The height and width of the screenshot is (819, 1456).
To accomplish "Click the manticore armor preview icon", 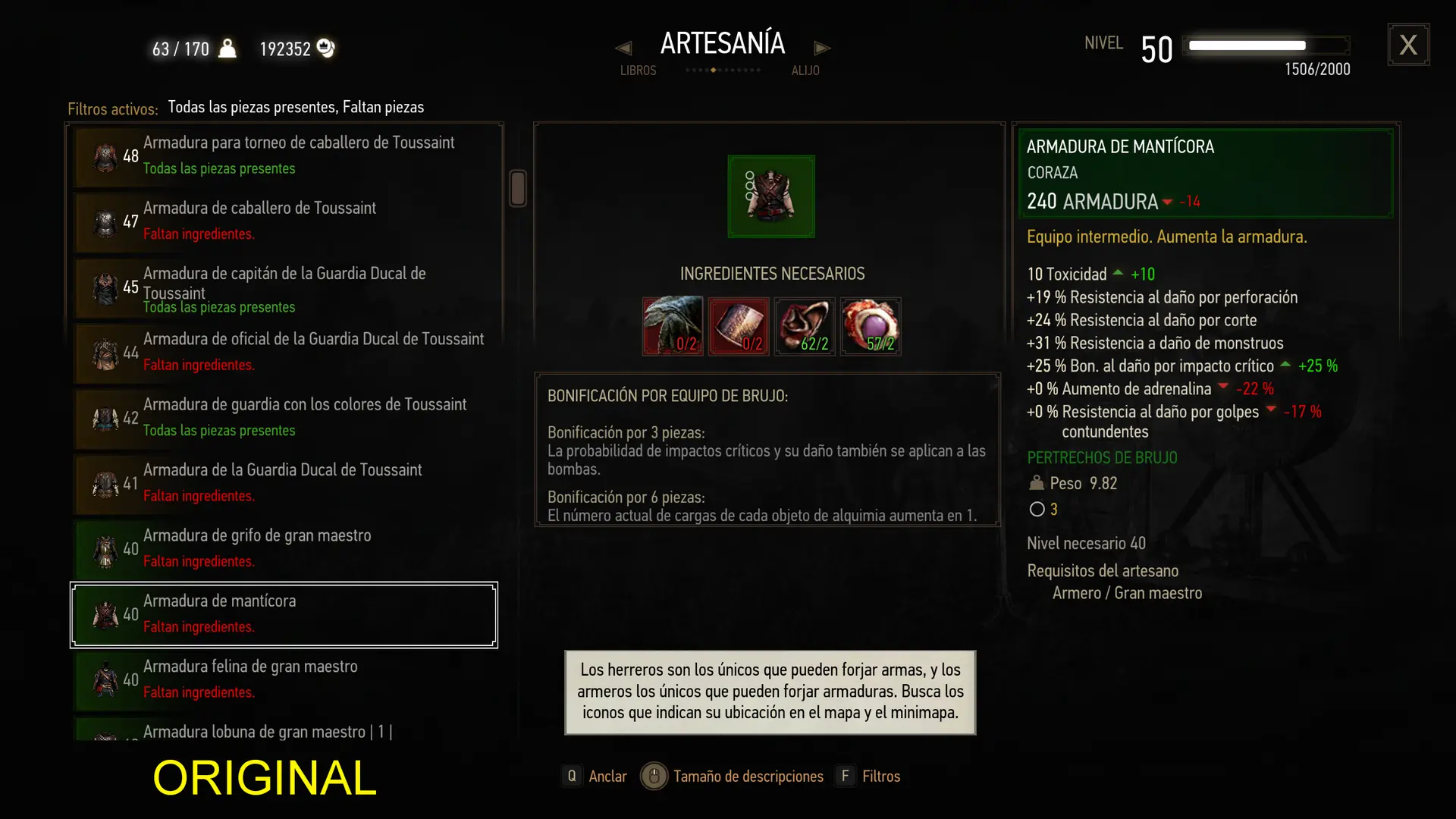I will pos(771,196).
